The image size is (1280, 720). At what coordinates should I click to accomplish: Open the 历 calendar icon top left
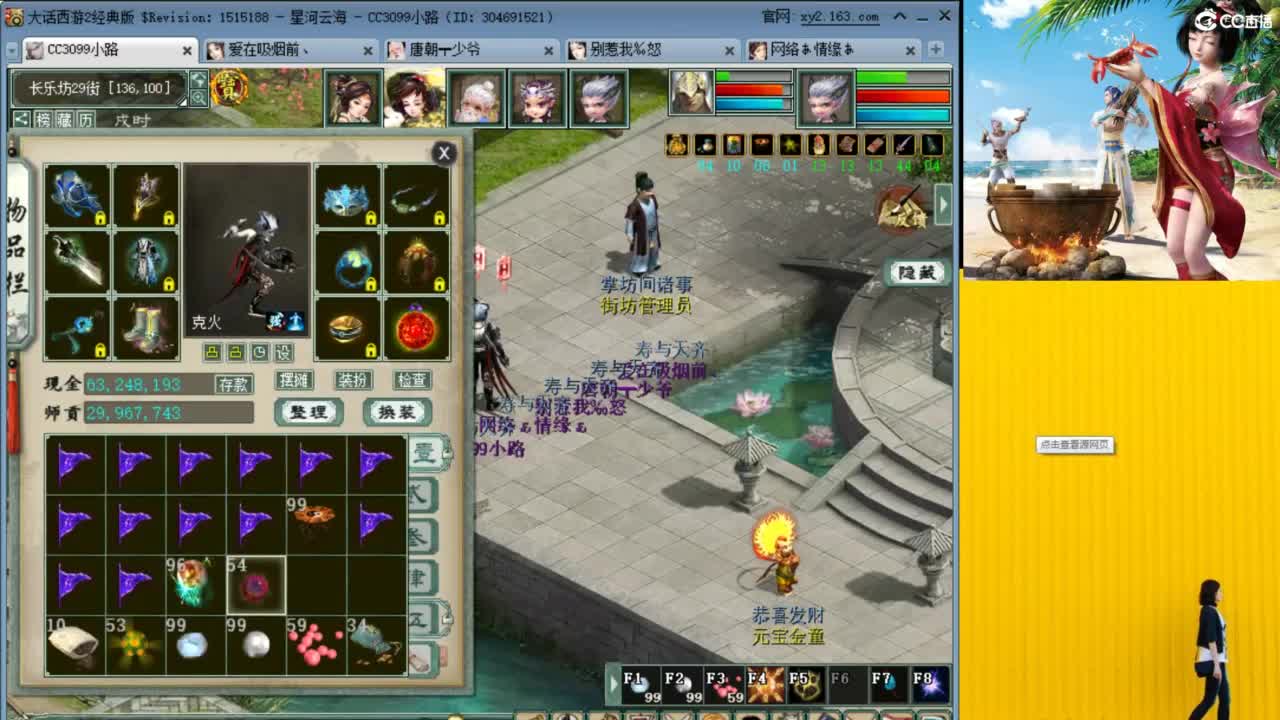click(x=85, y=118)
